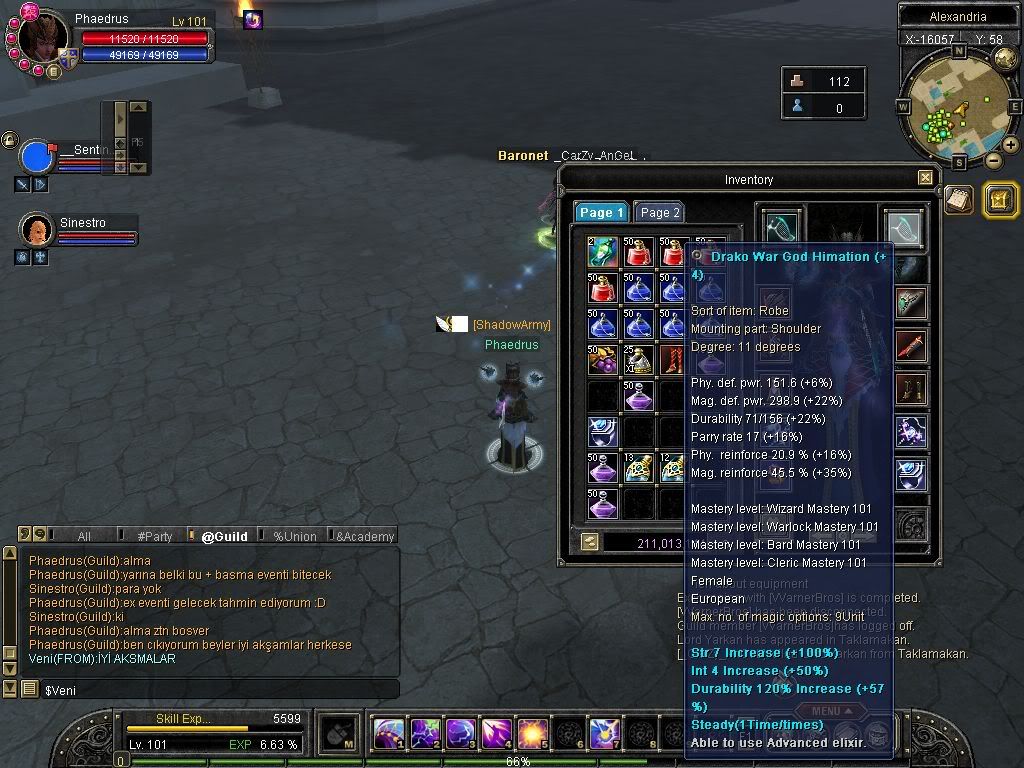Toggle the highlighted gold chest button

1000,200
